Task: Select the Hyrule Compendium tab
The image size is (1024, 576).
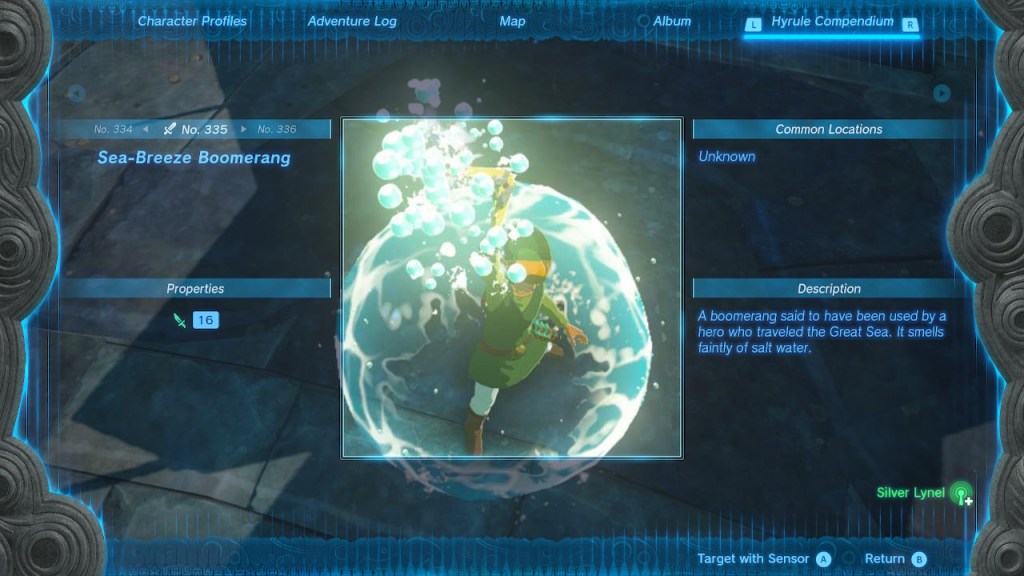Action: [x=832, y=21]
